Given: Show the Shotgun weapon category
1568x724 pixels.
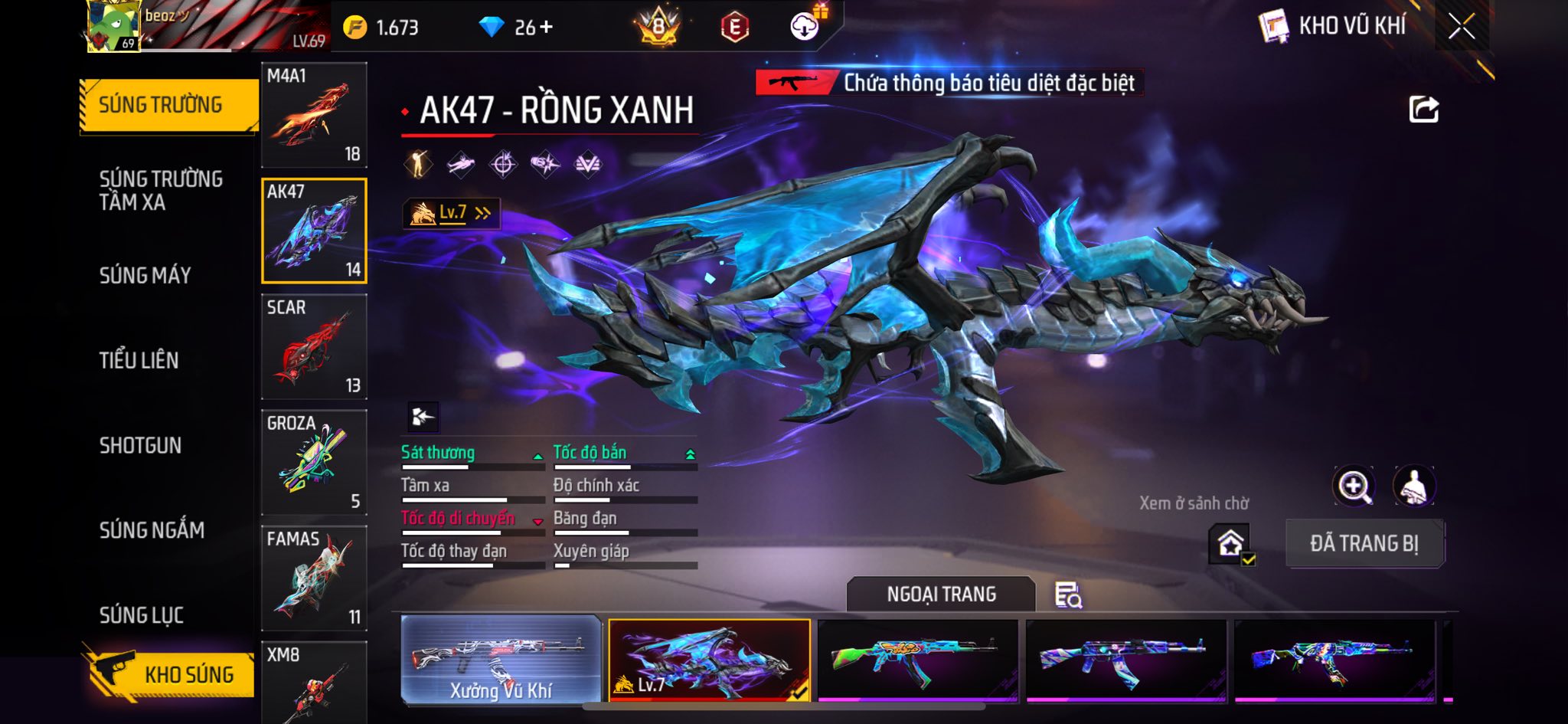Looking at the screenshot, I should [140, 445].
